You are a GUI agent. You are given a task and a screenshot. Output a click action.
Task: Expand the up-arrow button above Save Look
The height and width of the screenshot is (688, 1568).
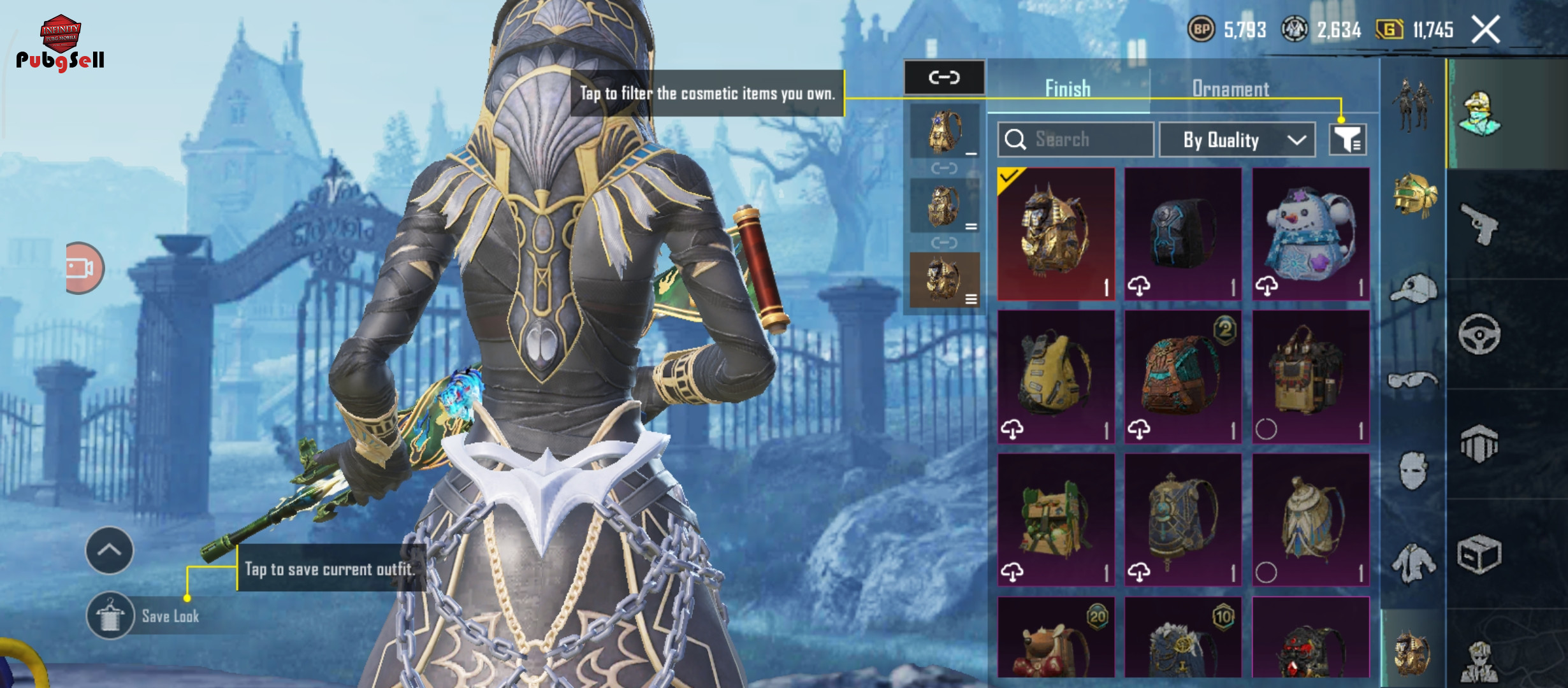coord(109,550)
